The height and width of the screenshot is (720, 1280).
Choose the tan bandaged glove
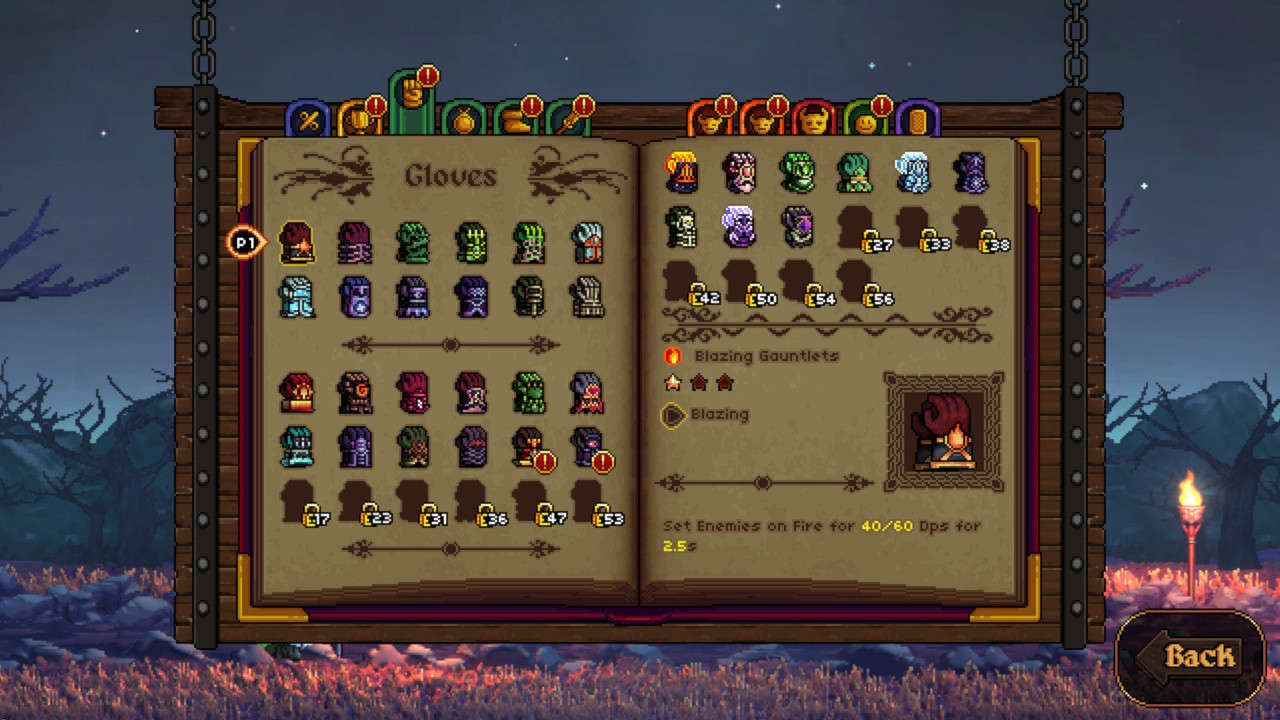pos(587,297)
